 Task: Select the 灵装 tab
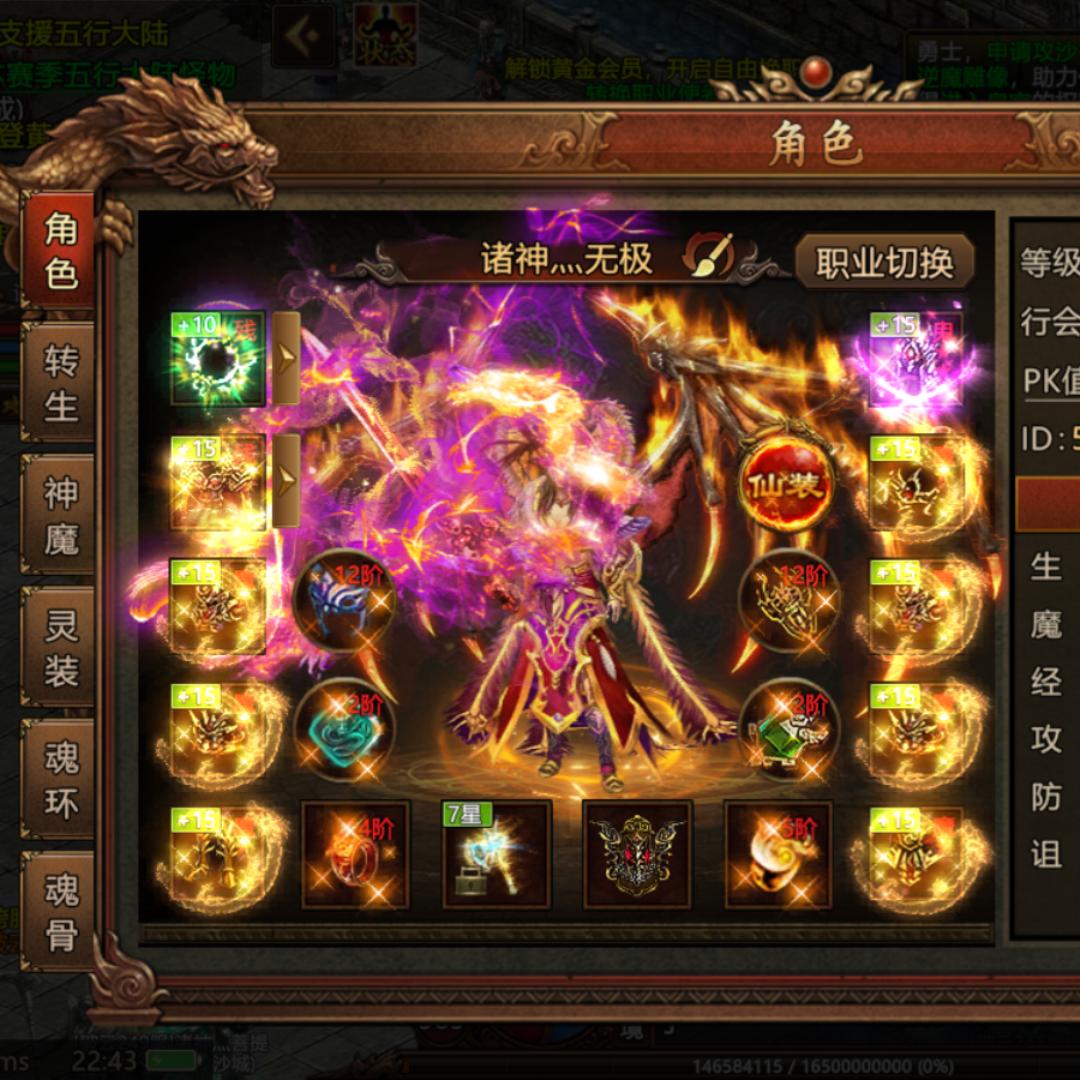coord(60,648)
